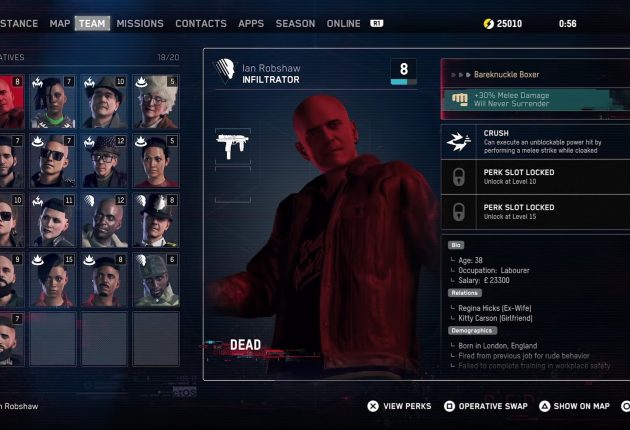Select the dead Ian Robshaw red portrait
Viewport: 630px width, 430px height.
click(11, 101)
